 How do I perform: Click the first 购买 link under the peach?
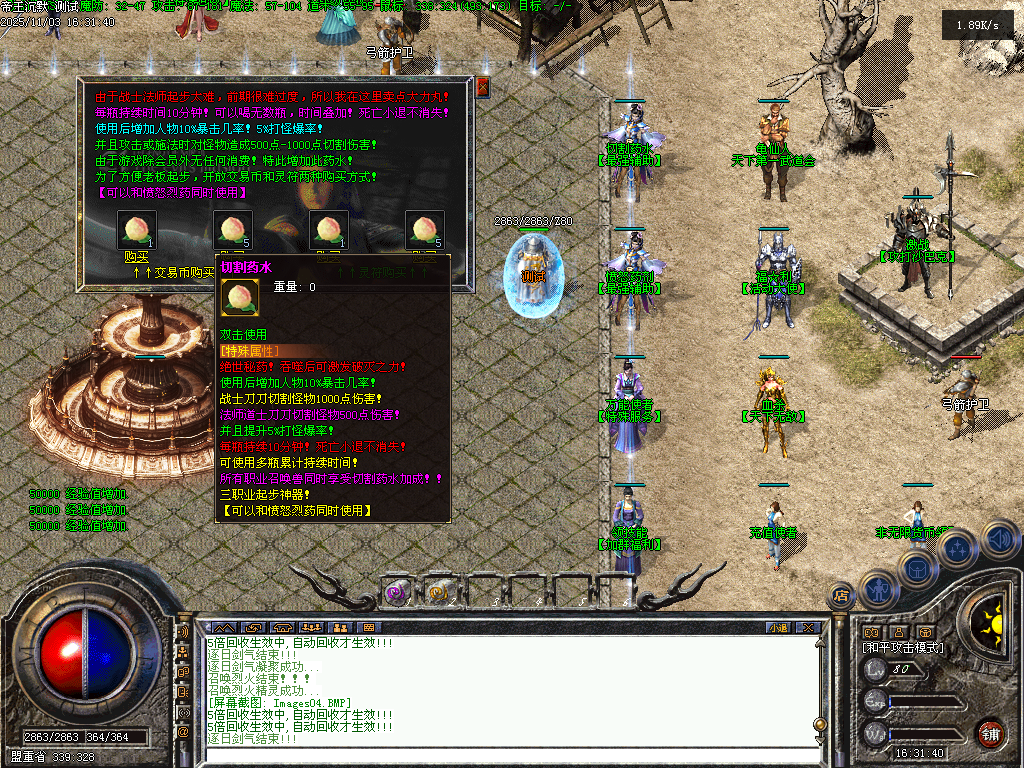click(x=136, y=256)
